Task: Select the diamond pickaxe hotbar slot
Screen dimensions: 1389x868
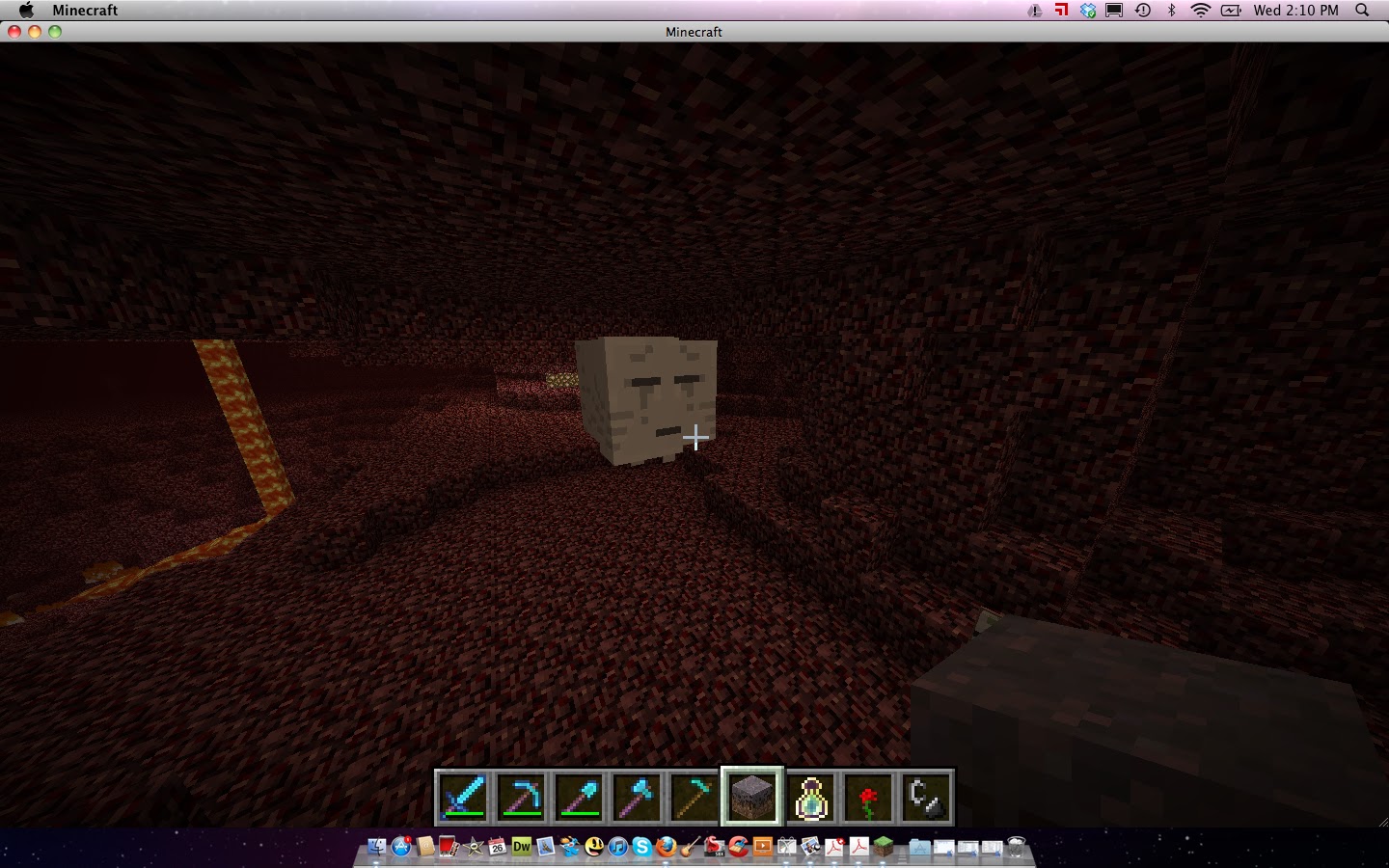Action: click(x=521, y=796)
